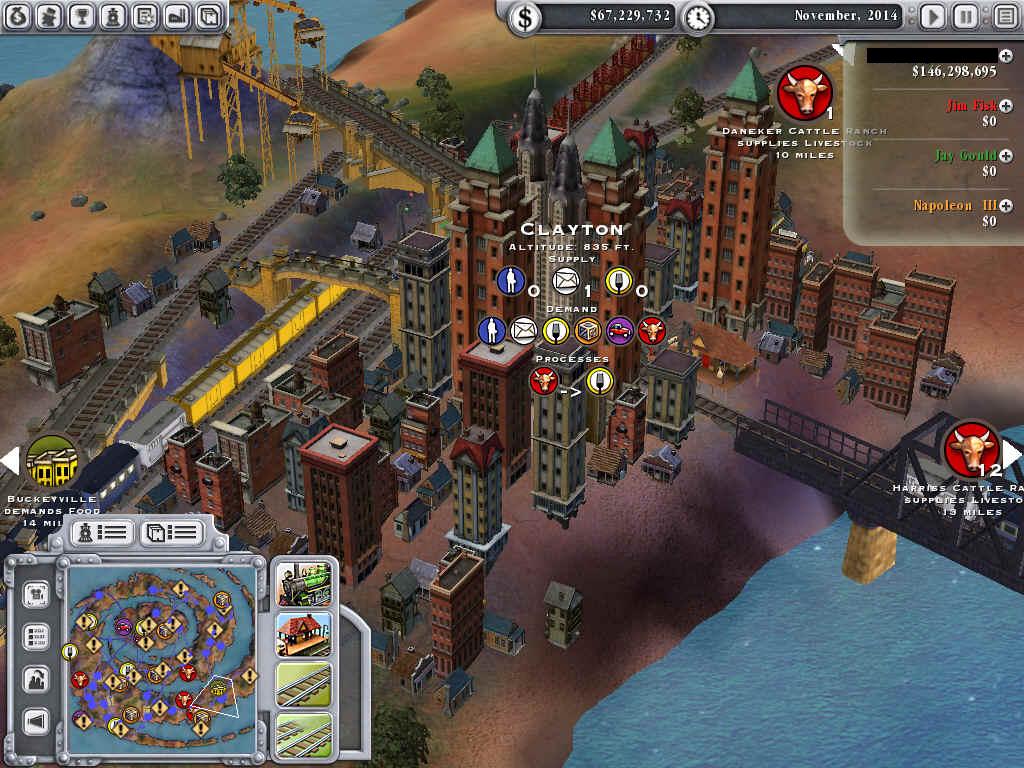Click the play game speed button
The image size is (1024, 768).
[932, 16]
